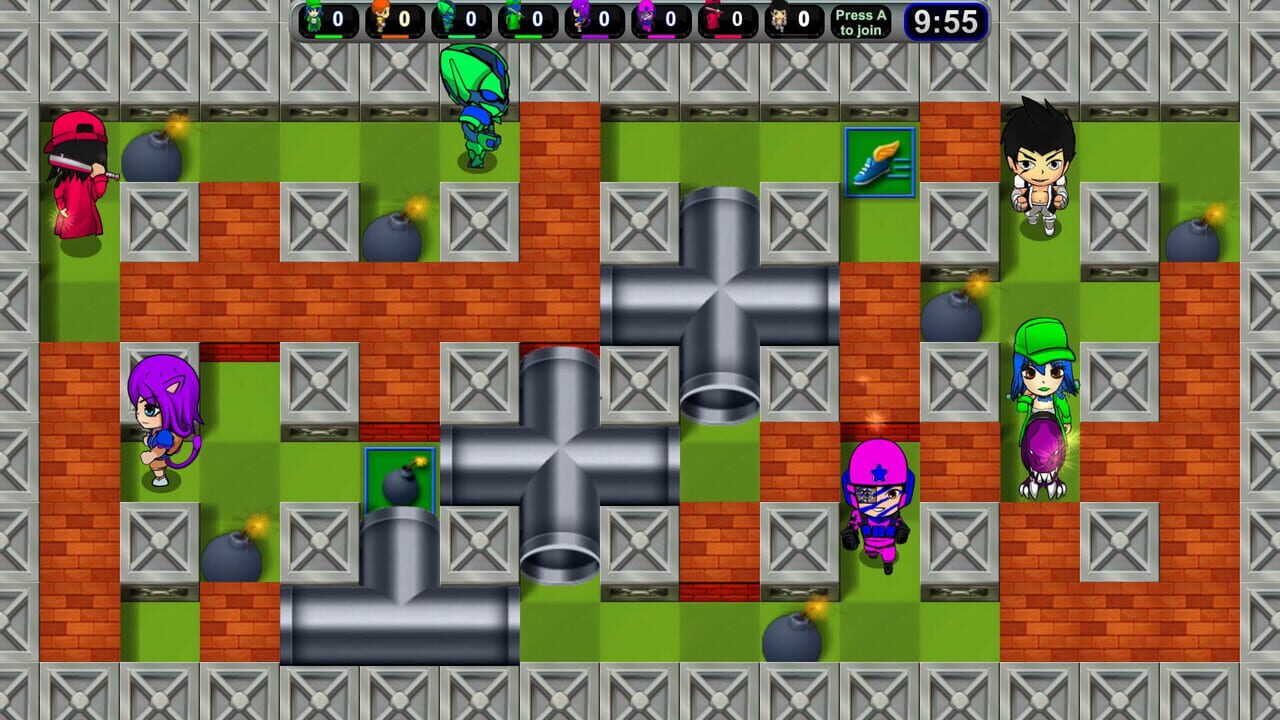Select the green-capped player portrait in scoreboard

[312, 17]
